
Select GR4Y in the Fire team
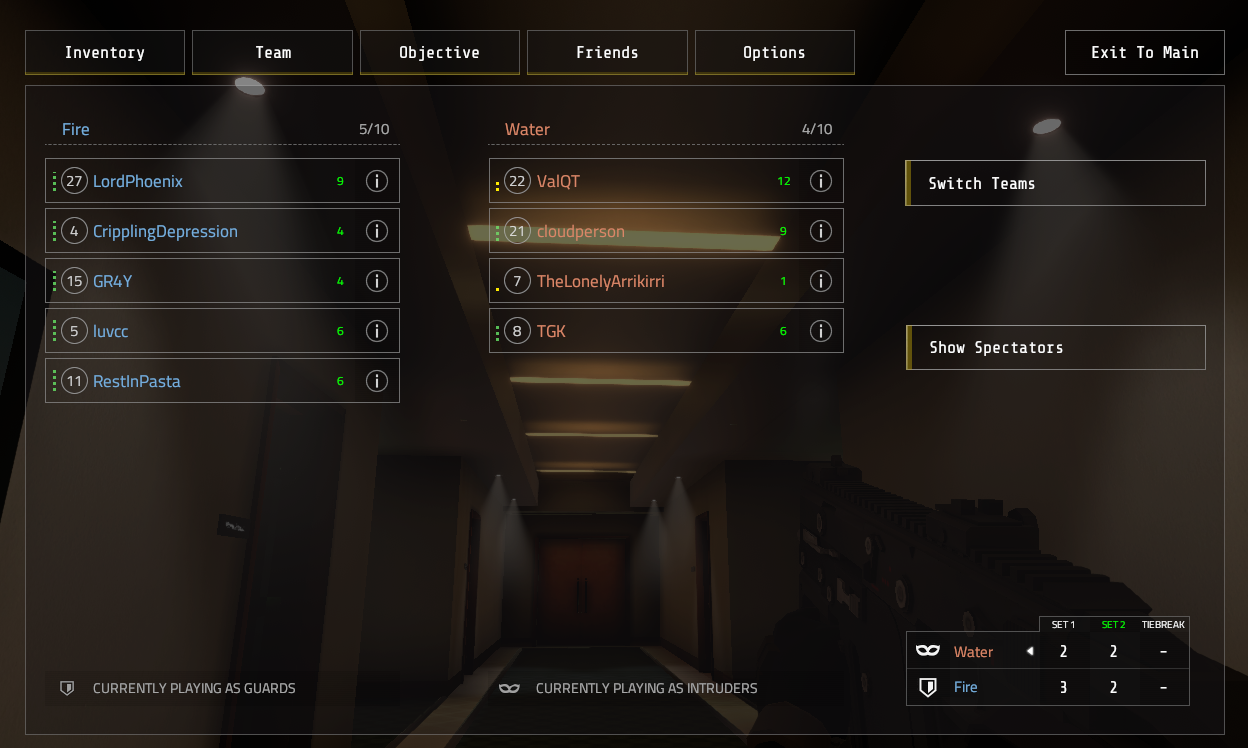200,281
